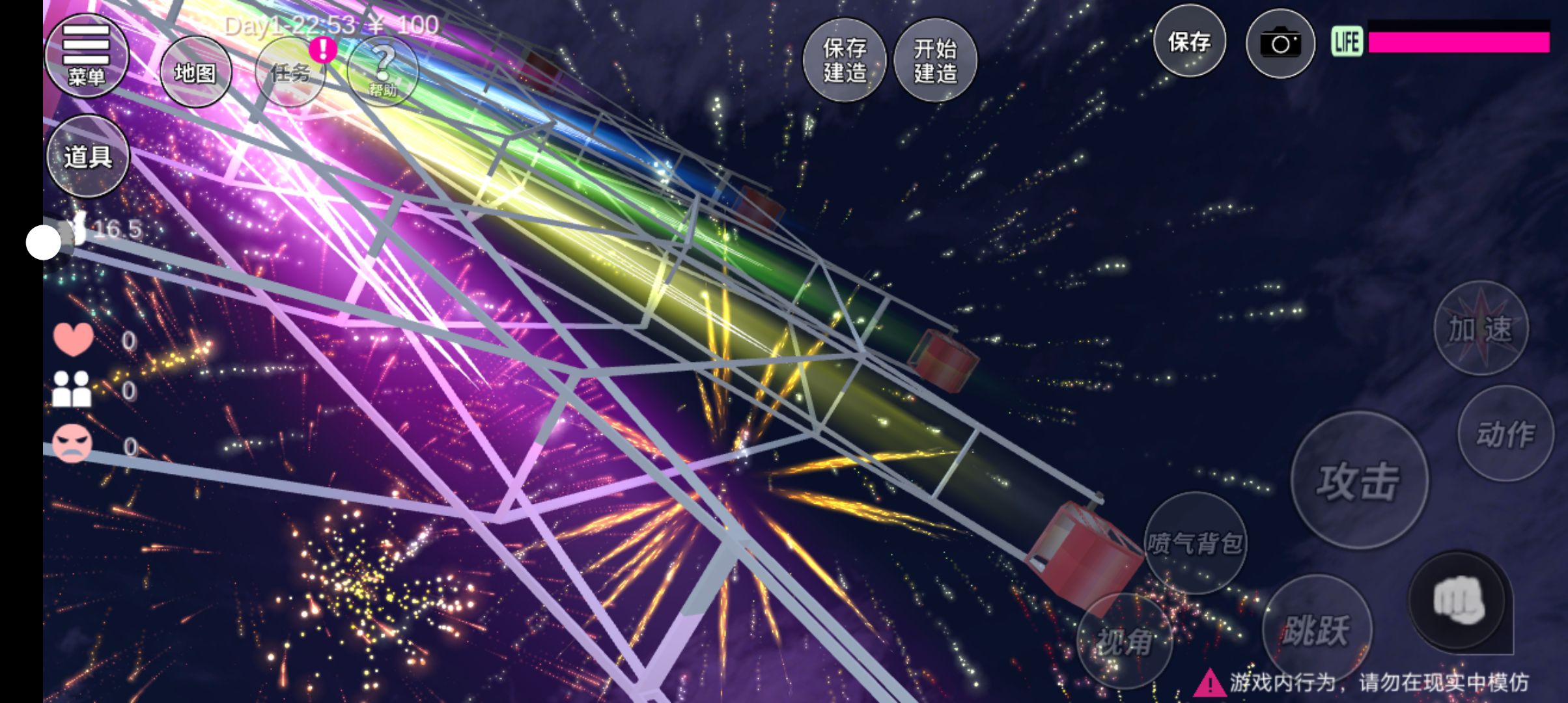
Task: Check the 任务 quest button
Action: [290, 72]
